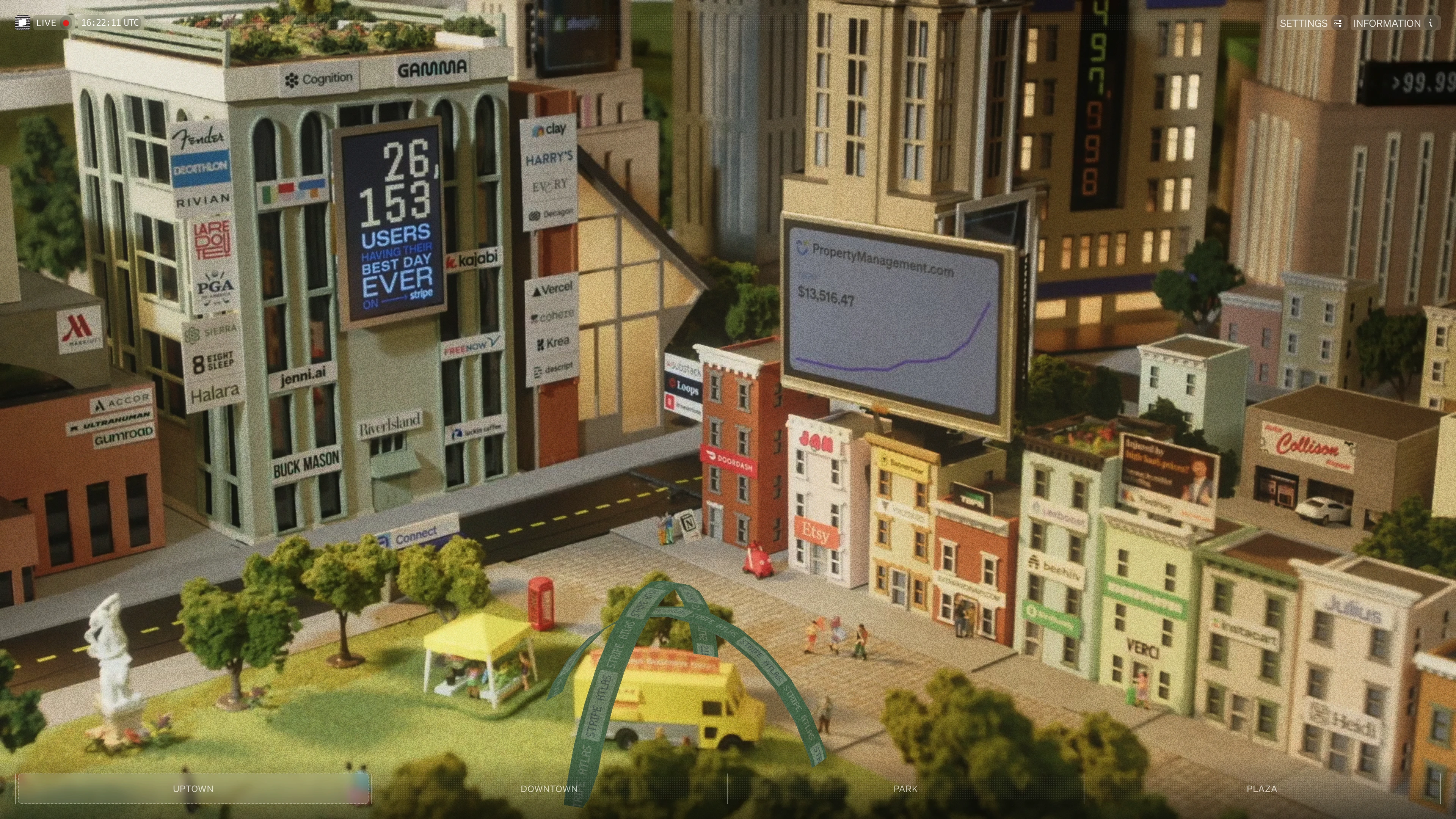Click the Live camera indicator
This screenshot has width=1456, height=819.
44,23
